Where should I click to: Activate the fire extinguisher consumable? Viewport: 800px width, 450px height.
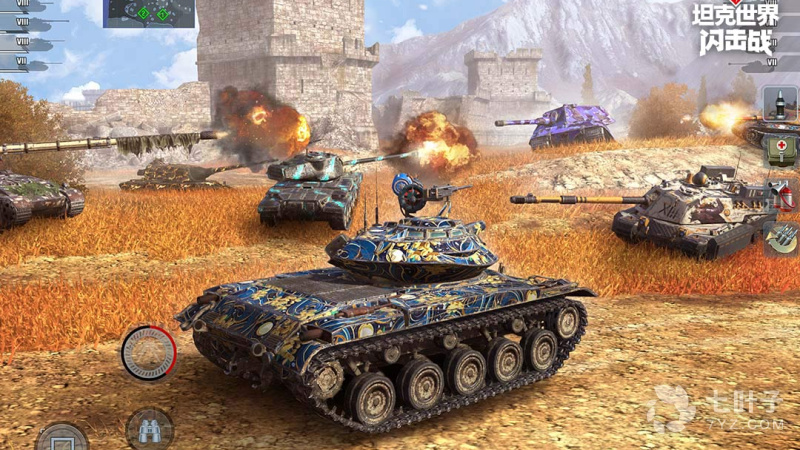[x=779, y=194]
